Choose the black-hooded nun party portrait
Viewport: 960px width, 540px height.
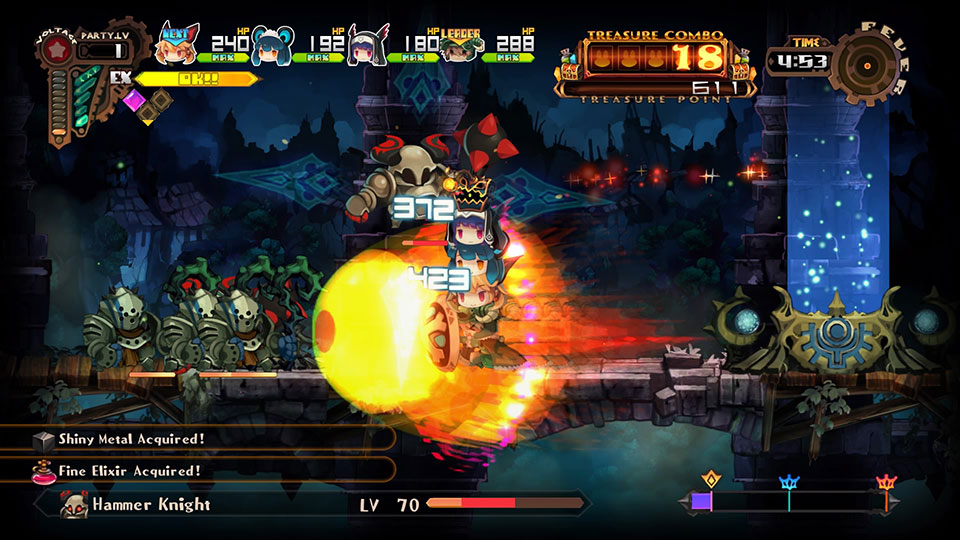click(x=366, y=46)
